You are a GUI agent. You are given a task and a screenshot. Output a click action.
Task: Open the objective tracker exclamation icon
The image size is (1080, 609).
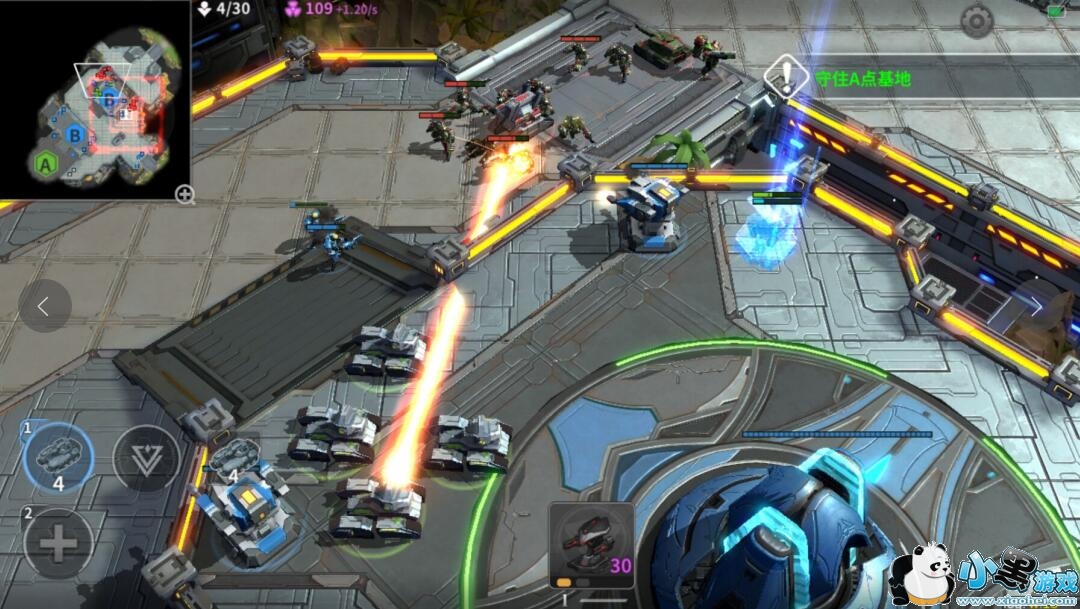[787, 75]
